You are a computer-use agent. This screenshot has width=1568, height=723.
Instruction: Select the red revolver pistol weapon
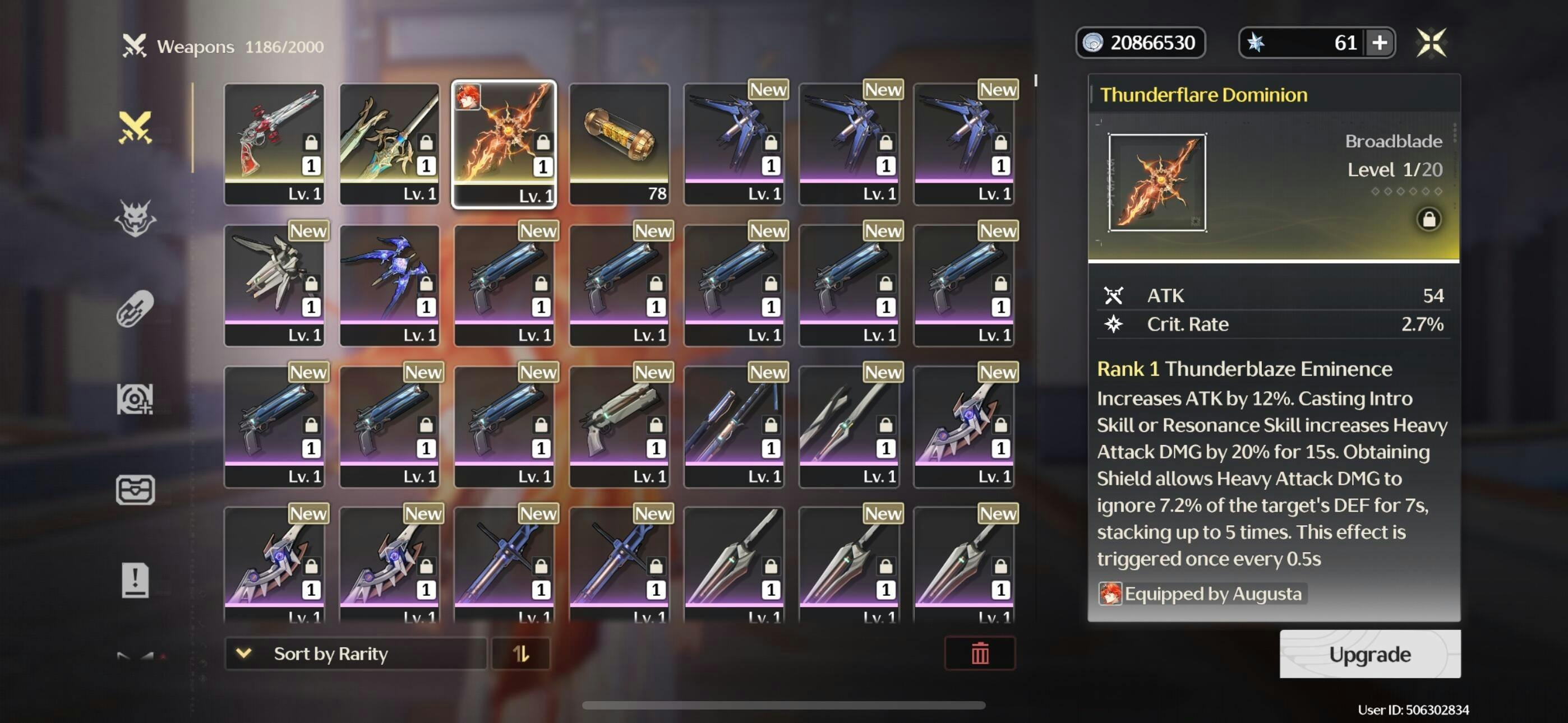pyautogui.click(x=274, y=143)
